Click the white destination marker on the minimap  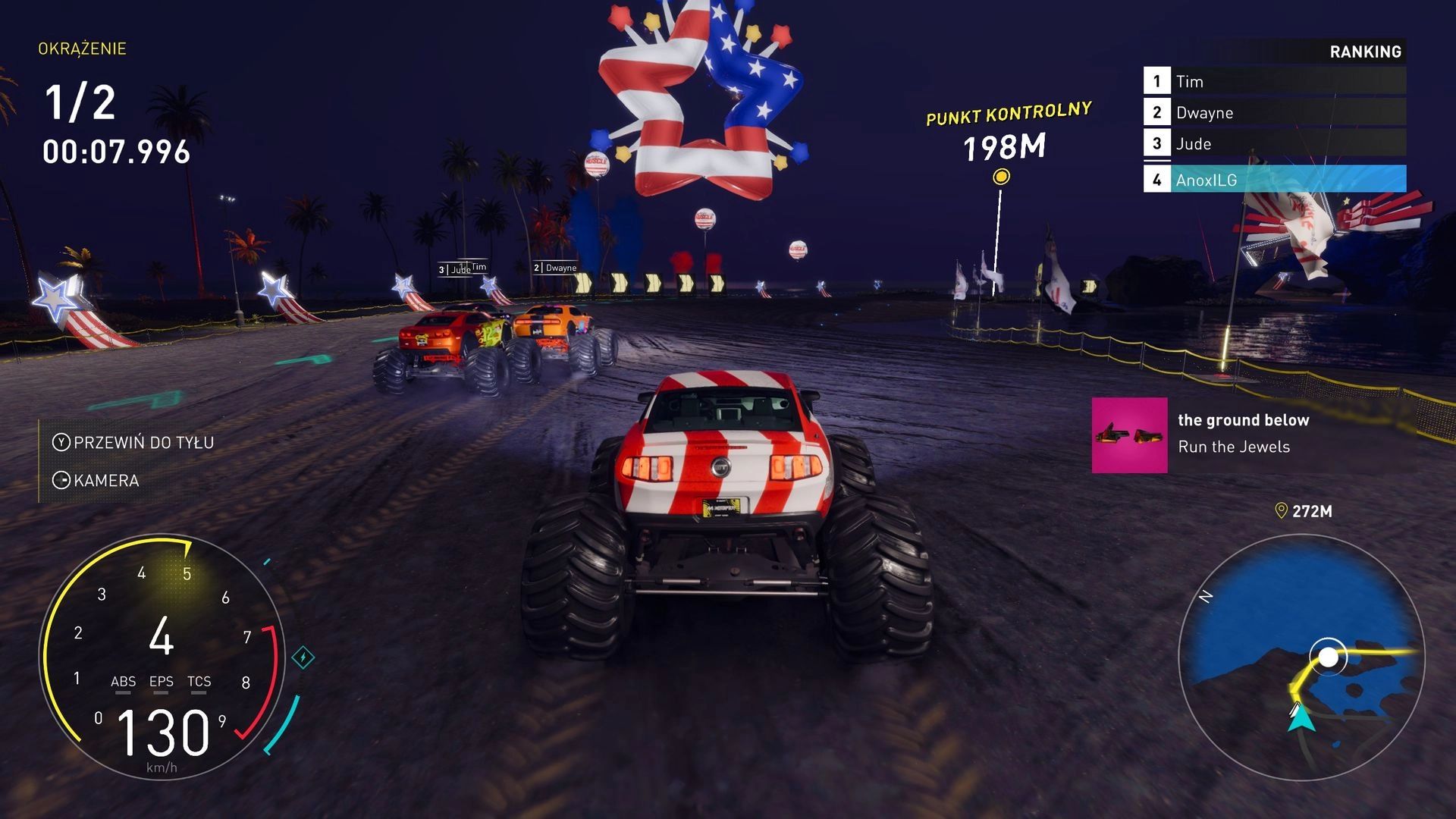1328,657
